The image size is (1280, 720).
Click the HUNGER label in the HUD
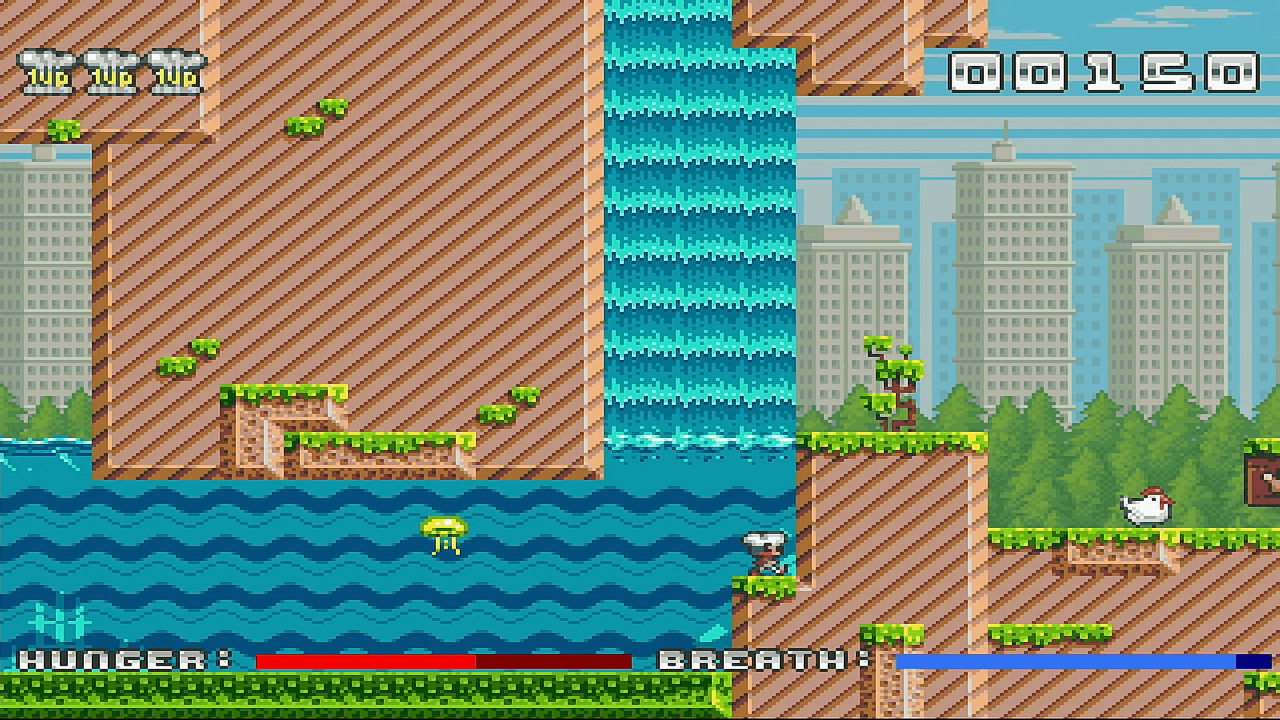115,662
